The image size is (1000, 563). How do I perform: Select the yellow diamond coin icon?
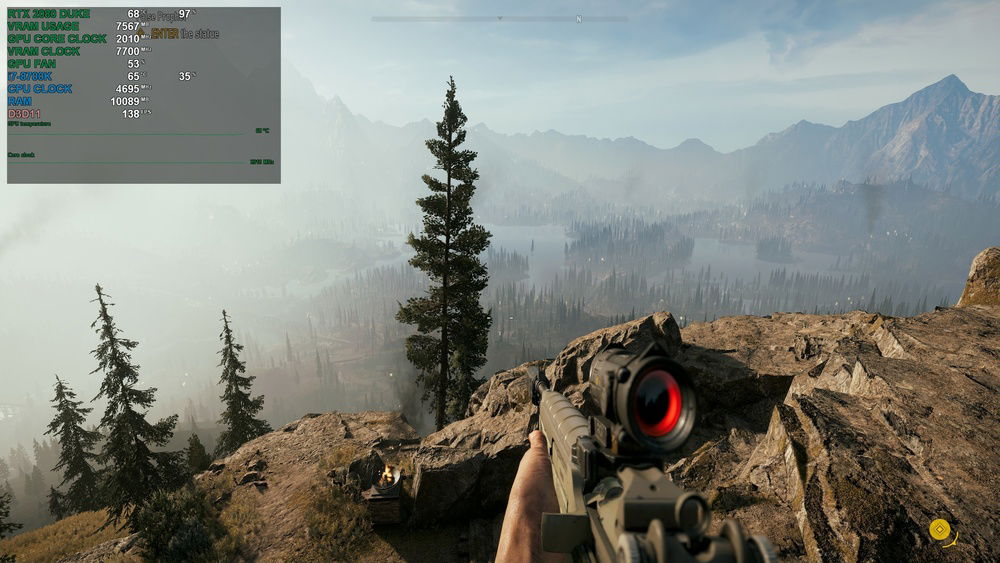coord(939,529)
